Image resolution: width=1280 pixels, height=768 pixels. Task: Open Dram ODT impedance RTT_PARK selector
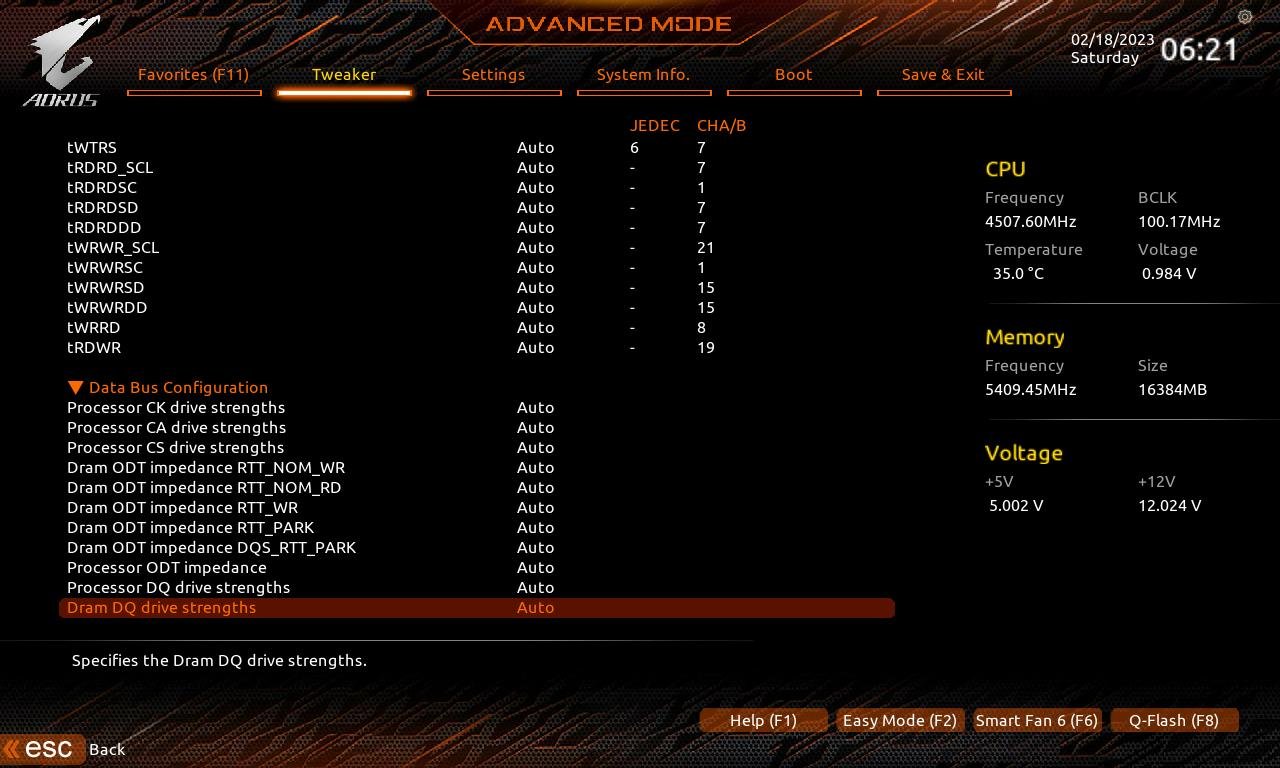(x=535, y=527)
